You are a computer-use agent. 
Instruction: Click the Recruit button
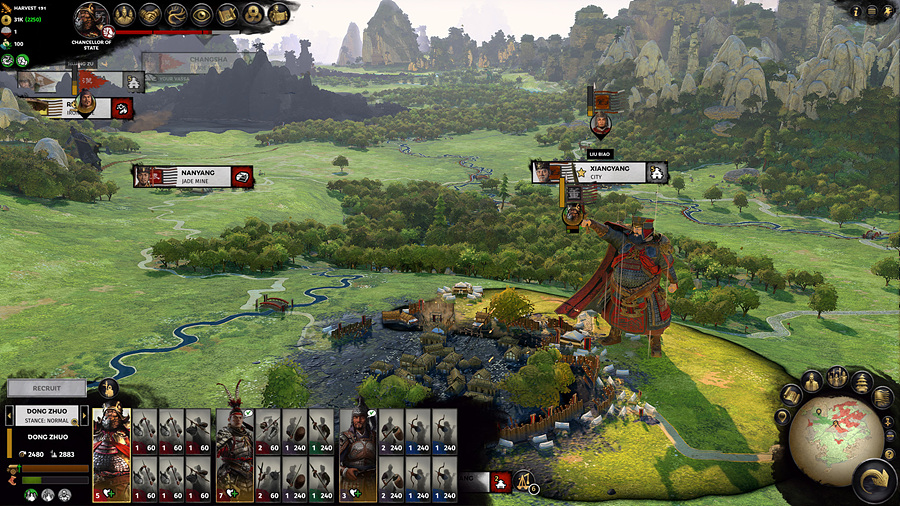pyautogui.click(x=47, y=388)
